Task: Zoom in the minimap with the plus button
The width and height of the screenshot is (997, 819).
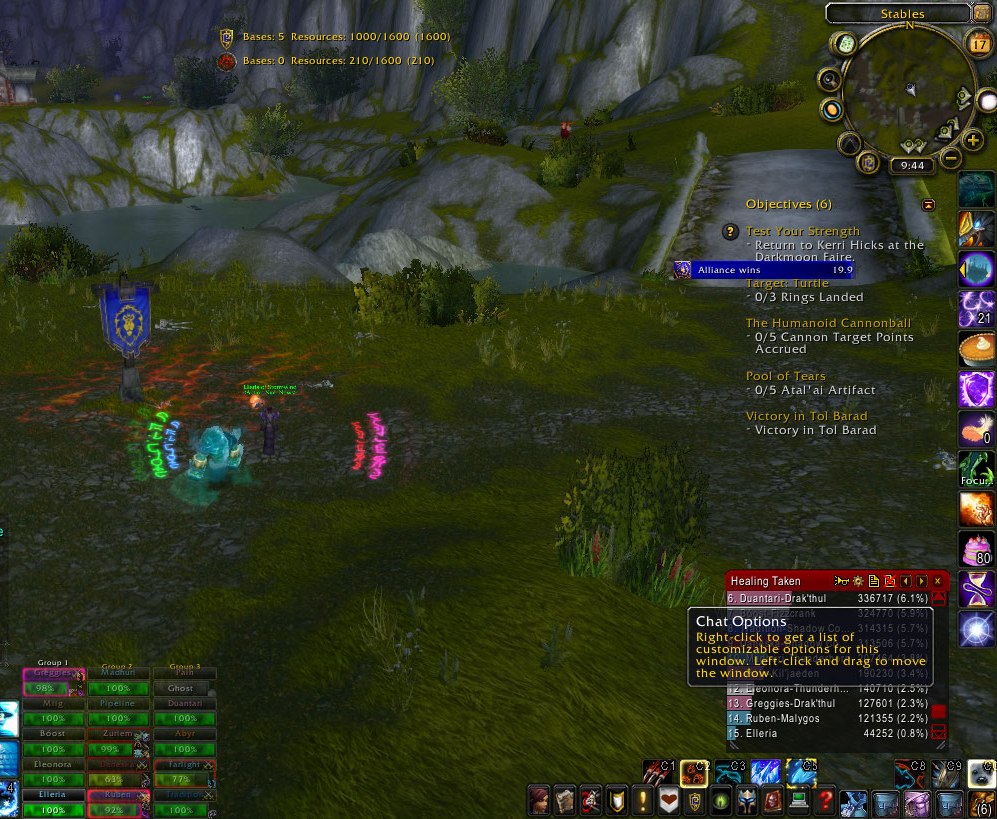Action: coord(972,140)
